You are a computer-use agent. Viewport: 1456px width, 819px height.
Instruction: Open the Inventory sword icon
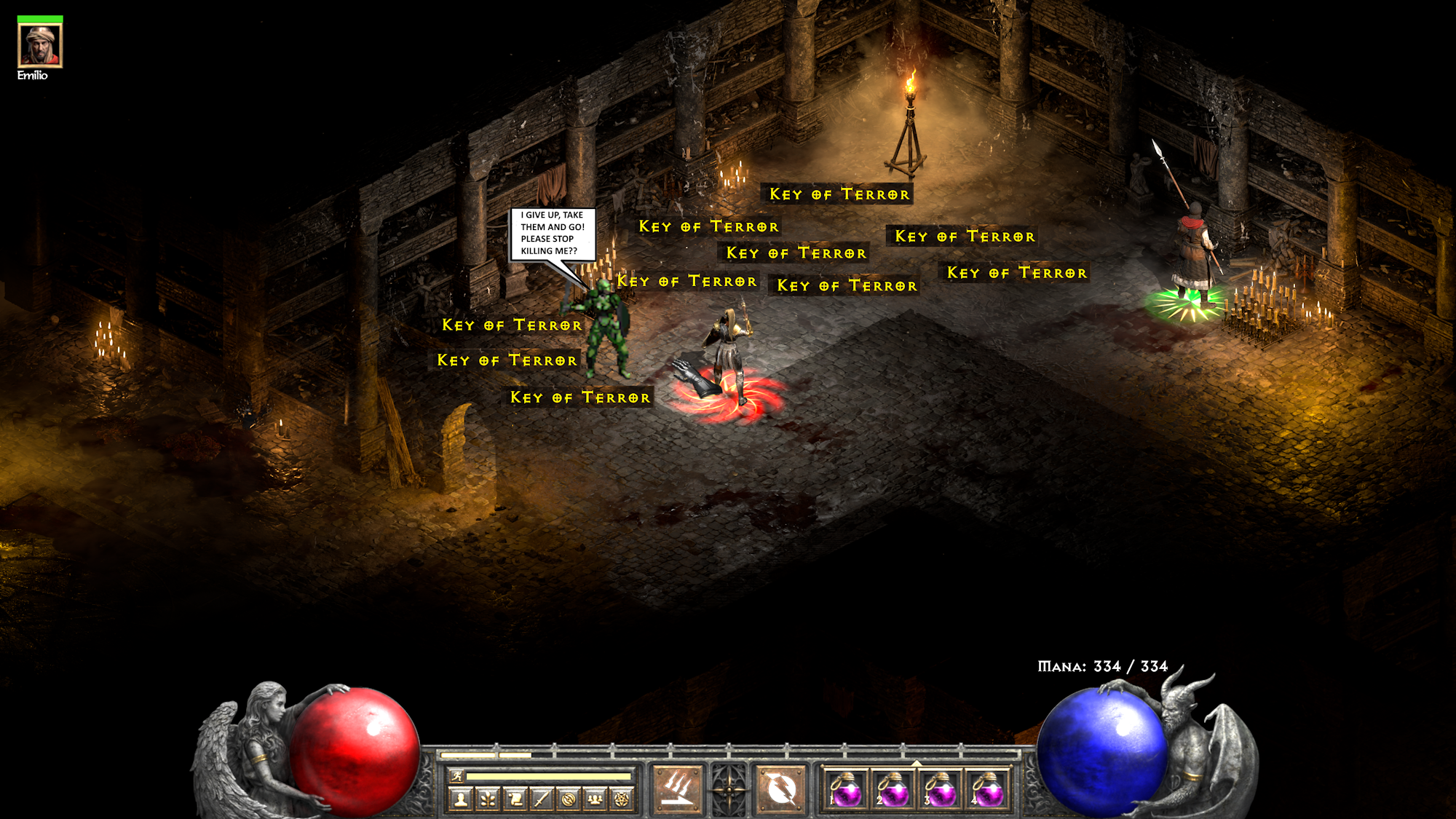tap(542, 799)
